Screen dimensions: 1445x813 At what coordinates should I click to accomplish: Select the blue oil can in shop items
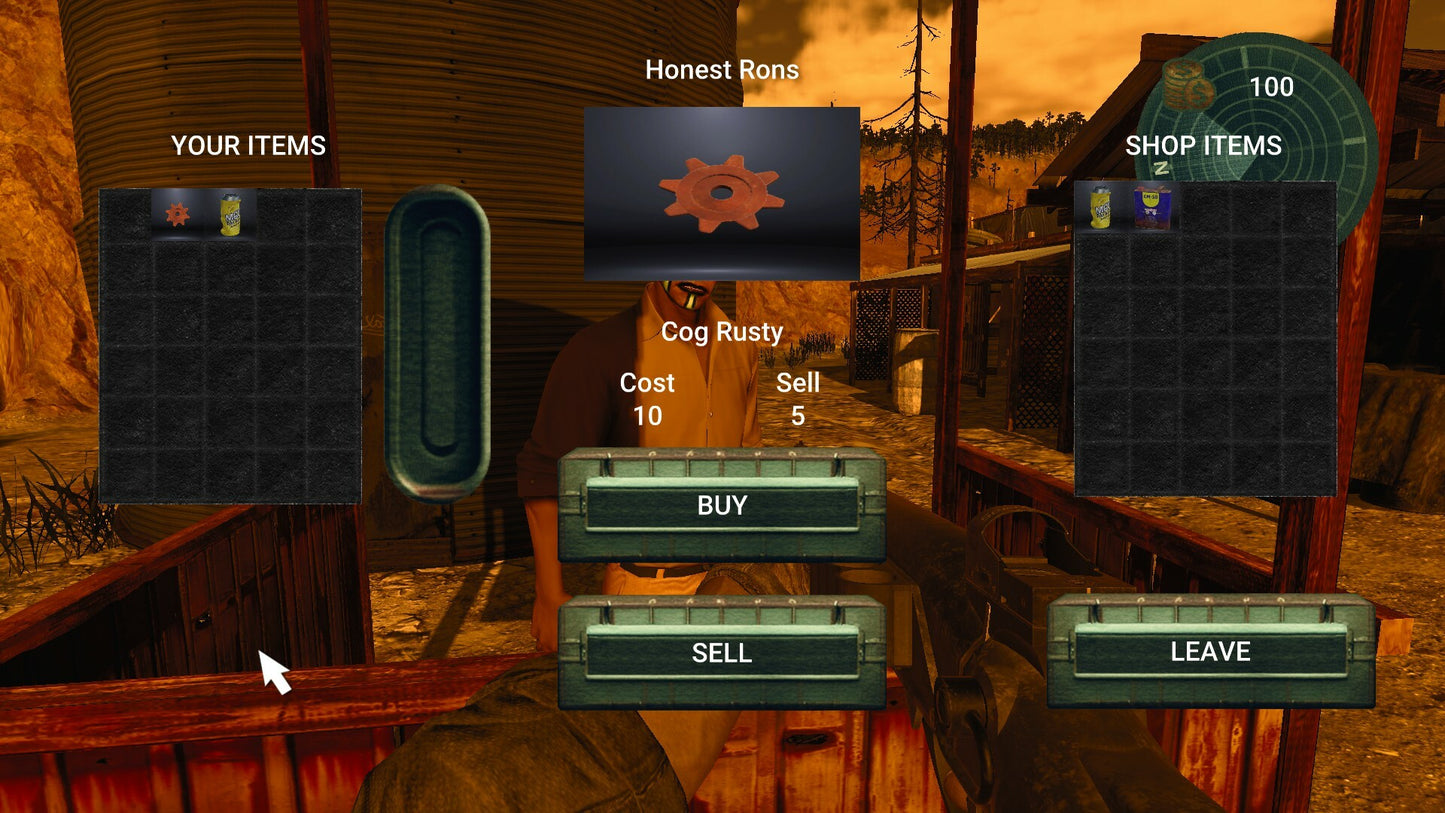(x=1152, y=208)
